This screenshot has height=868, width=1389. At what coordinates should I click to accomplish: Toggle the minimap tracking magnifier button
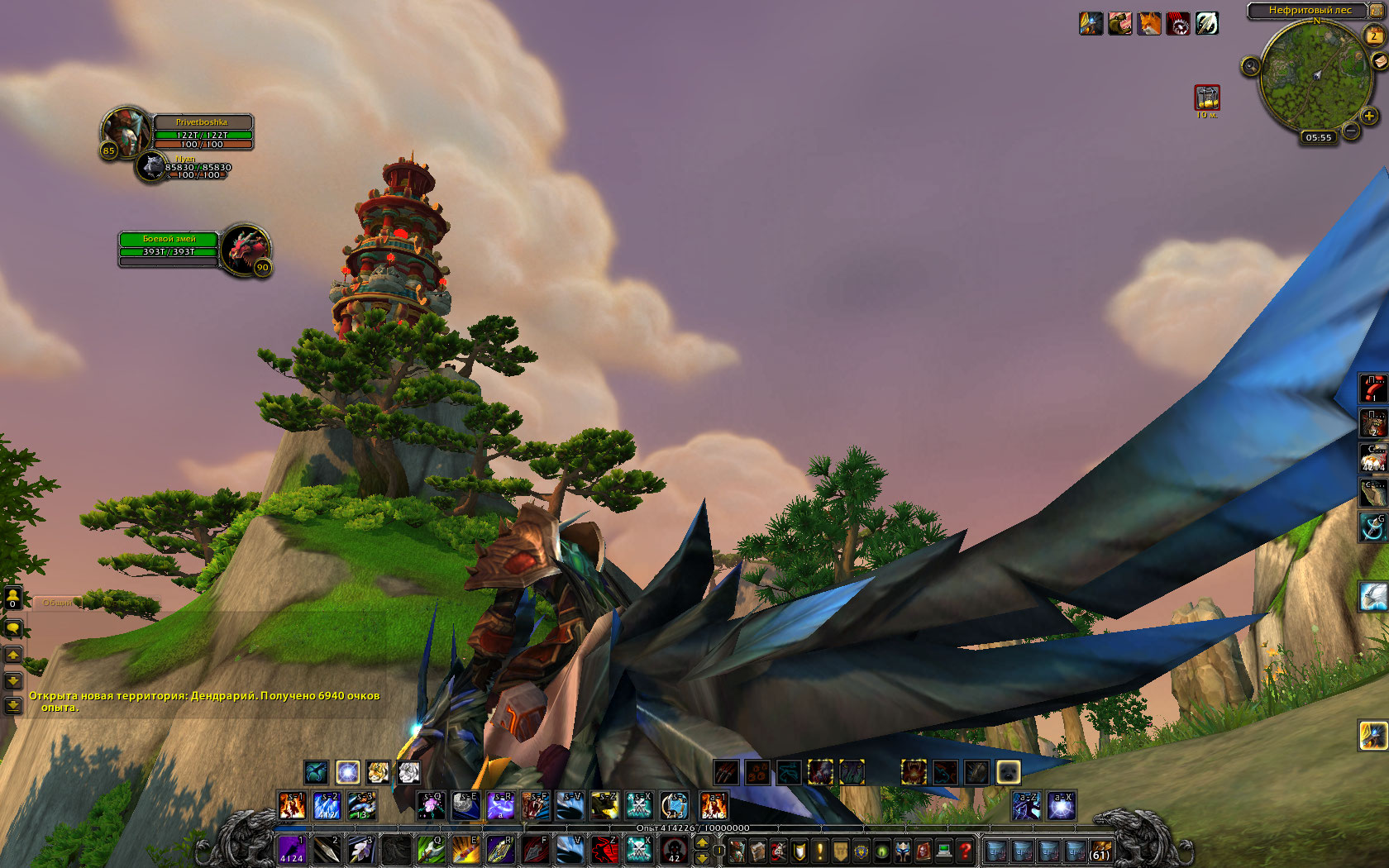[x=1250, y=65]
